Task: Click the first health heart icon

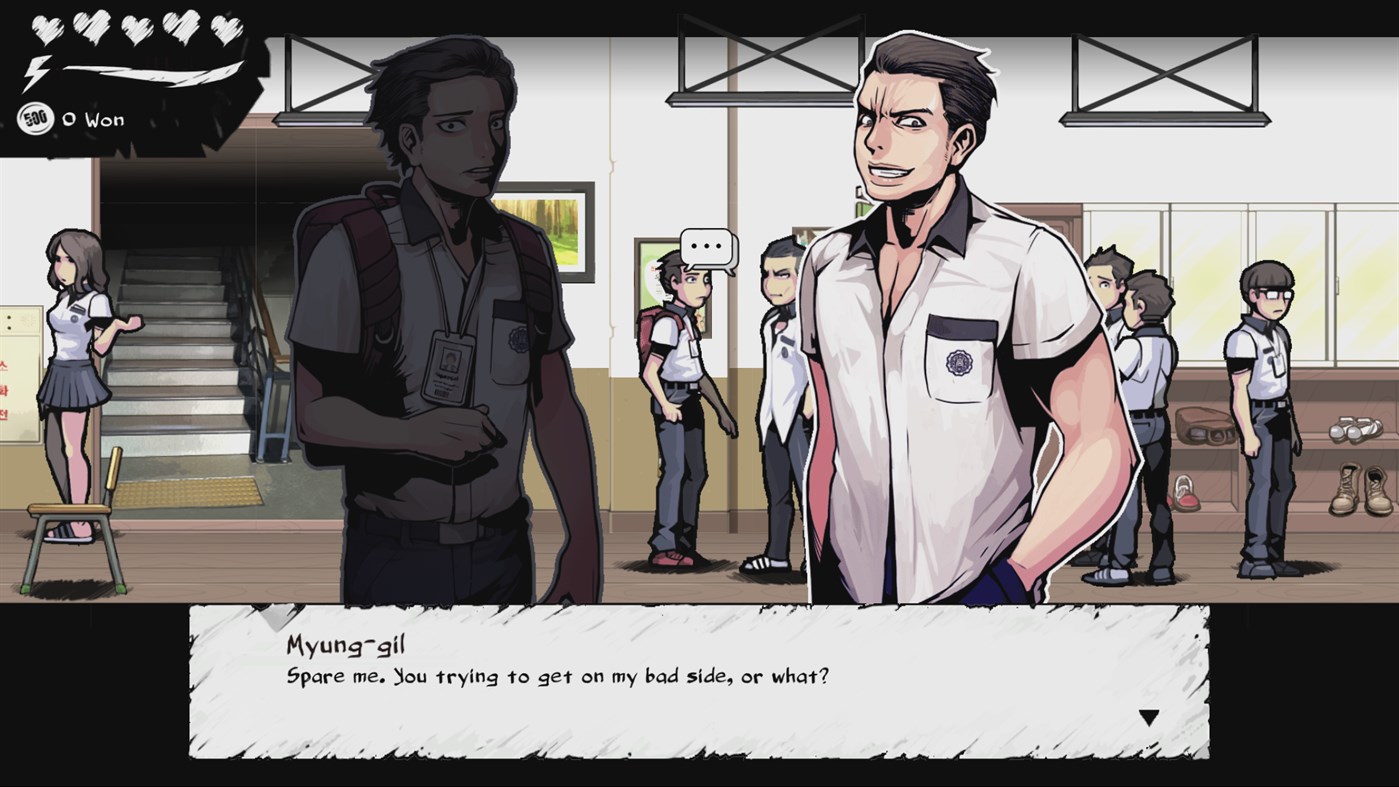Action: click(48, 29)
